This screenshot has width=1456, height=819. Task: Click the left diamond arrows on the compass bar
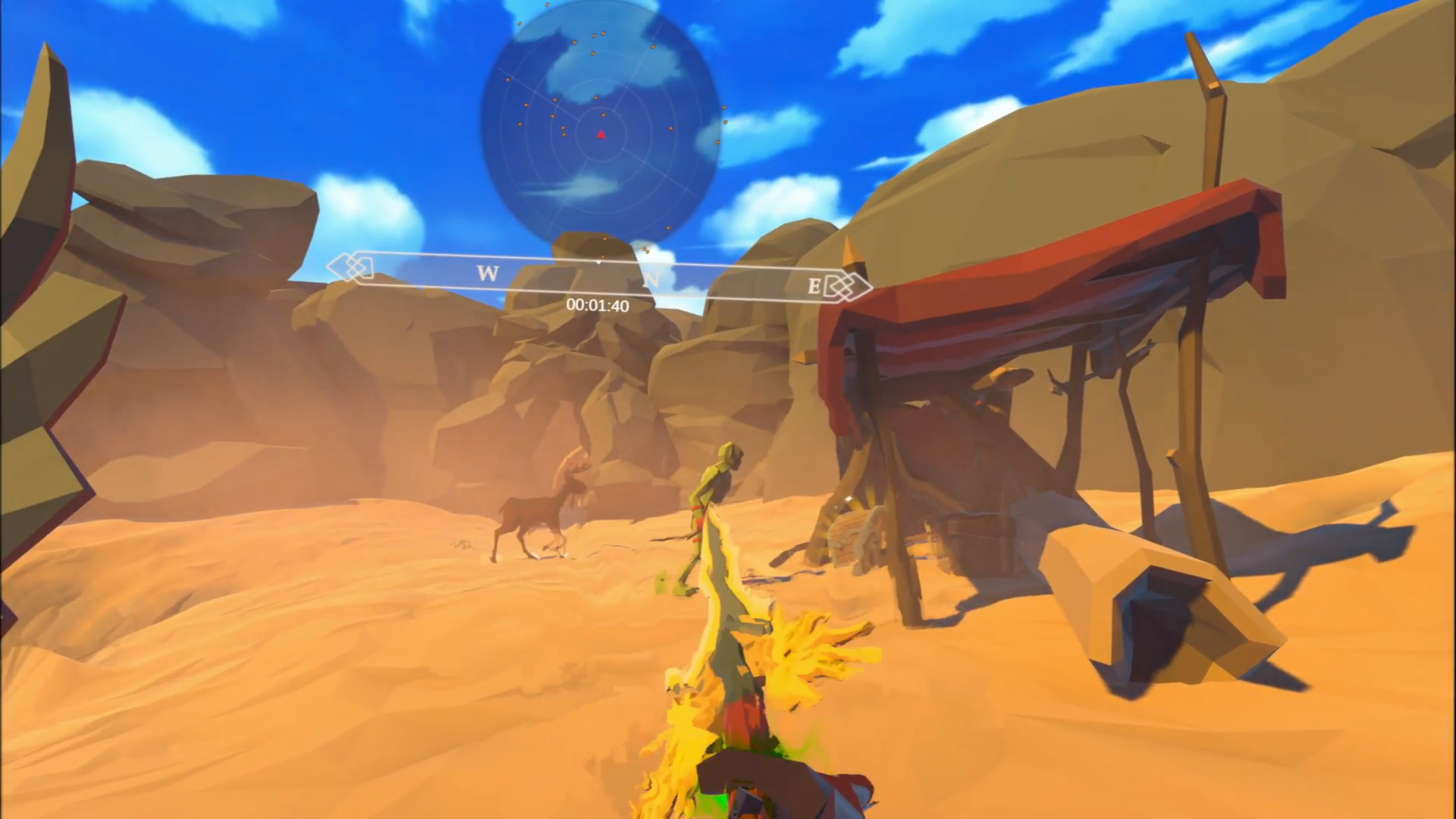(353, 265)
